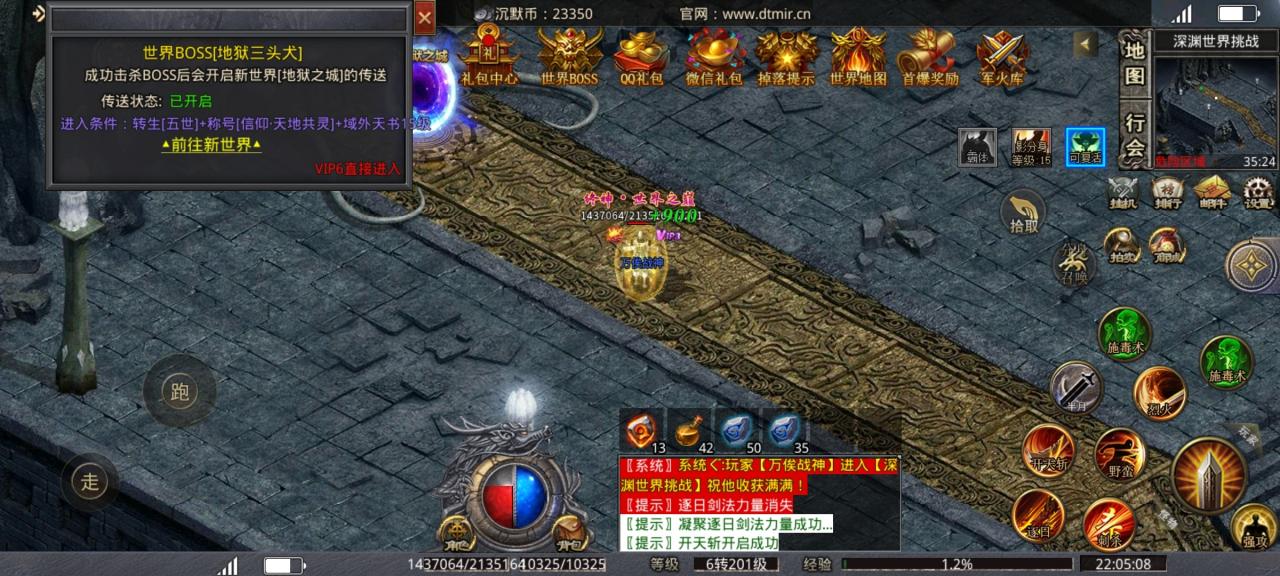This screenshot has height=576, width=1280.
Task: Click the 前往新世界 teleport link
Action: point(211,145)
